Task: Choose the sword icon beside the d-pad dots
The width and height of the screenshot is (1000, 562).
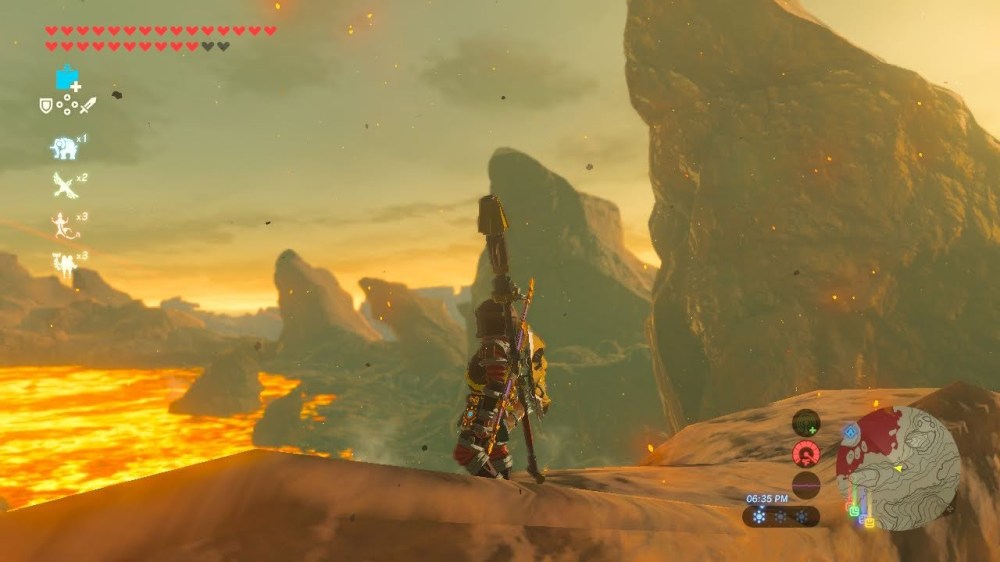Action: [x=88, y=104]
